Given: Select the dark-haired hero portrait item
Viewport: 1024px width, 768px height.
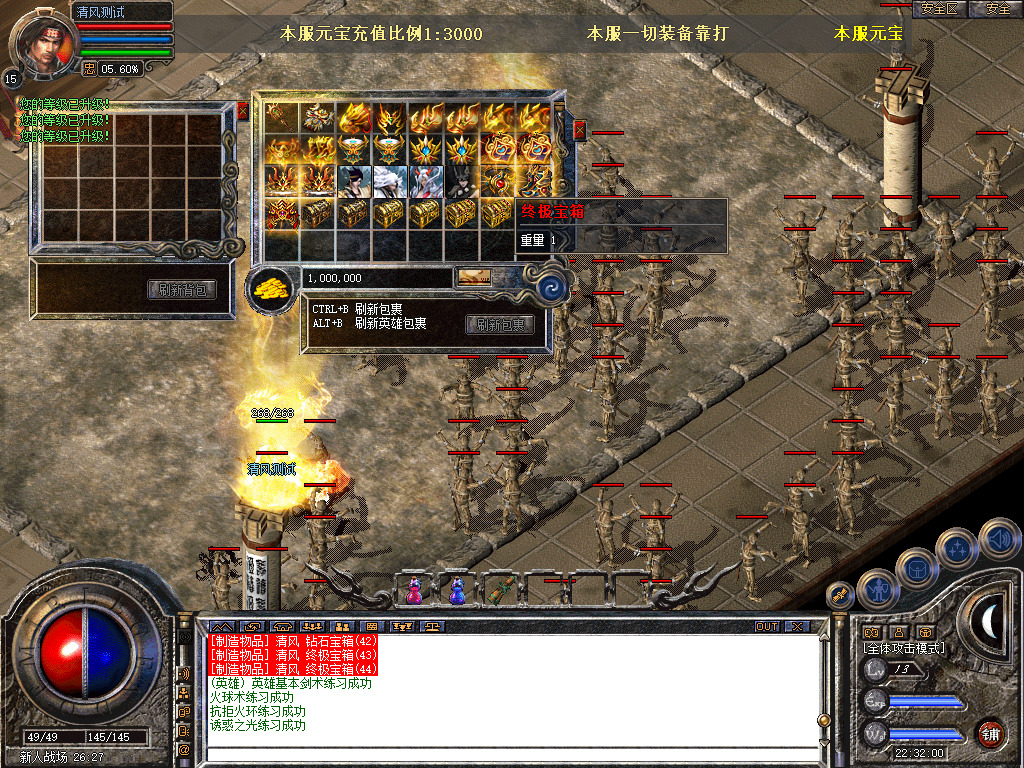Looking at the screenshot, I should click(x=355, y=181).
